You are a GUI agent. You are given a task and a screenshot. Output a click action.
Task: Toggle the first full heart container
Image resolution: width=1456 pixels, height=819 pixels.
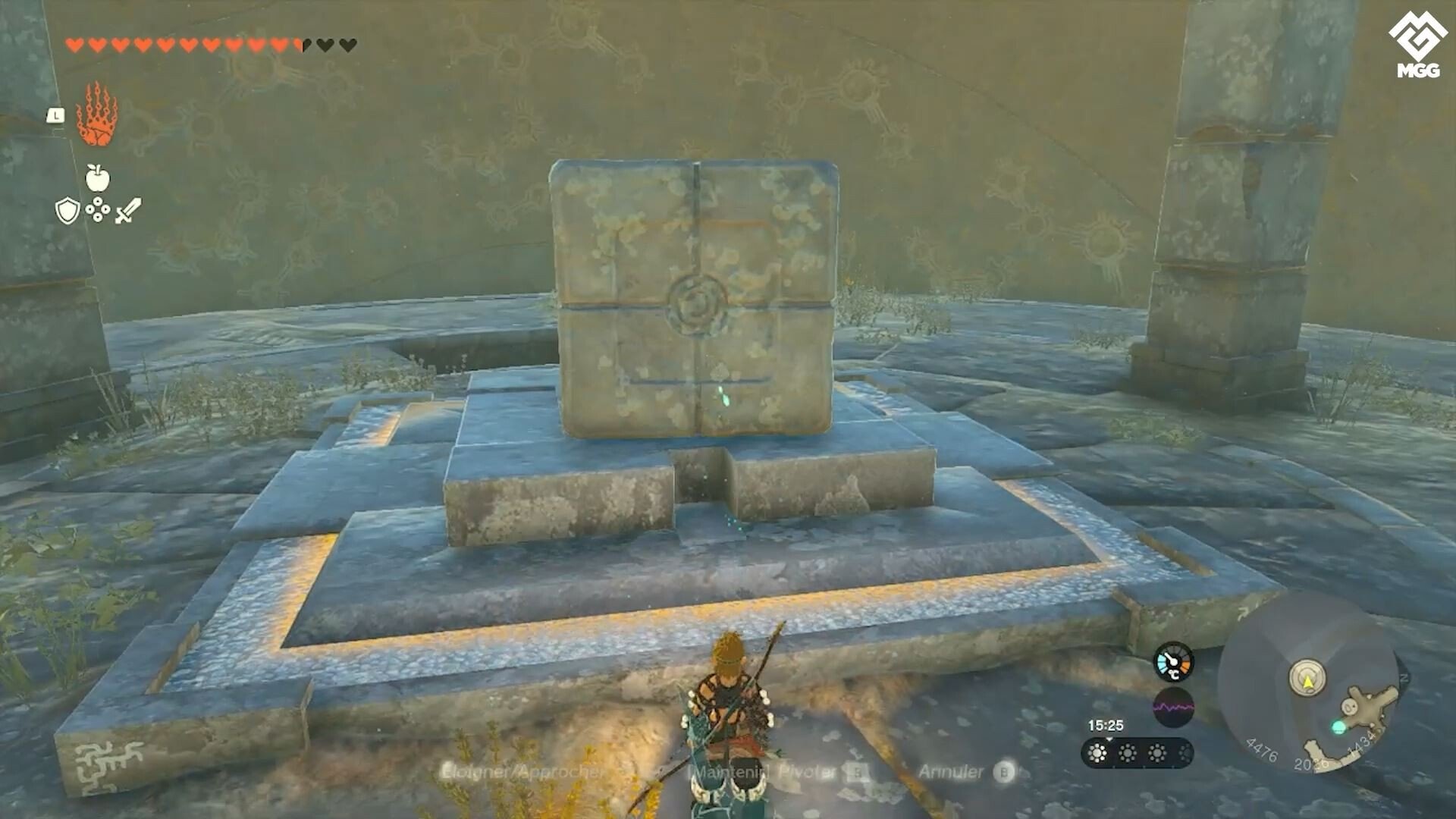76,43
